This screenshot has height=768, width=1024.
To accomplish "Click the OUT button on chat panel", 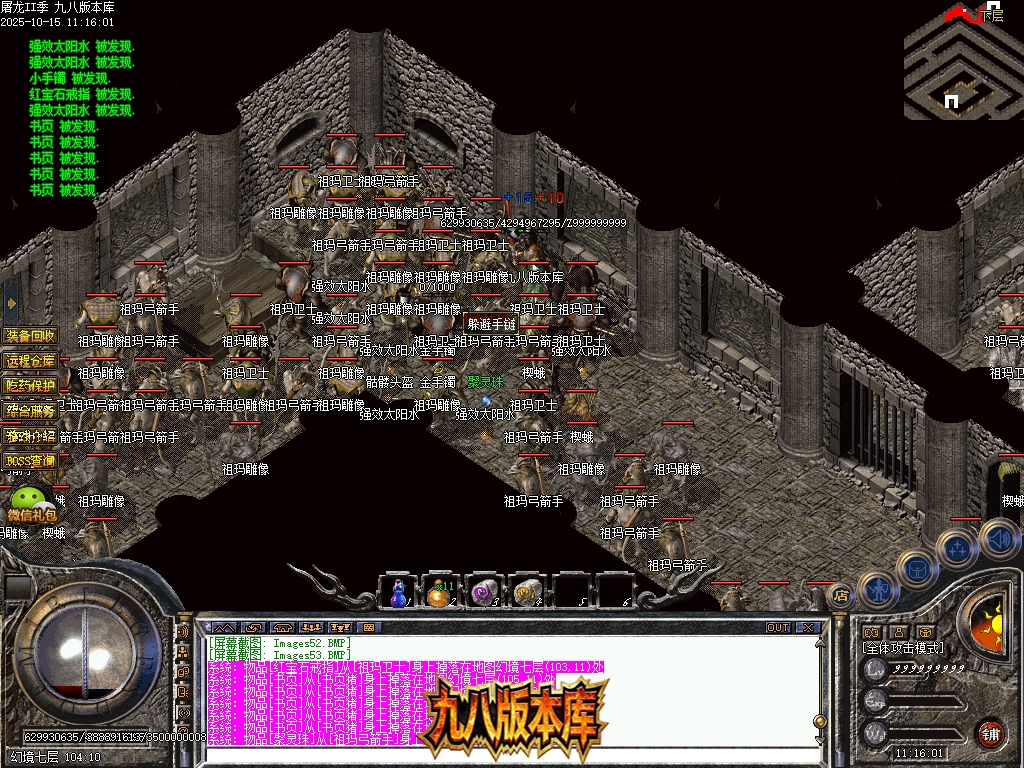I will coord(778,628).
